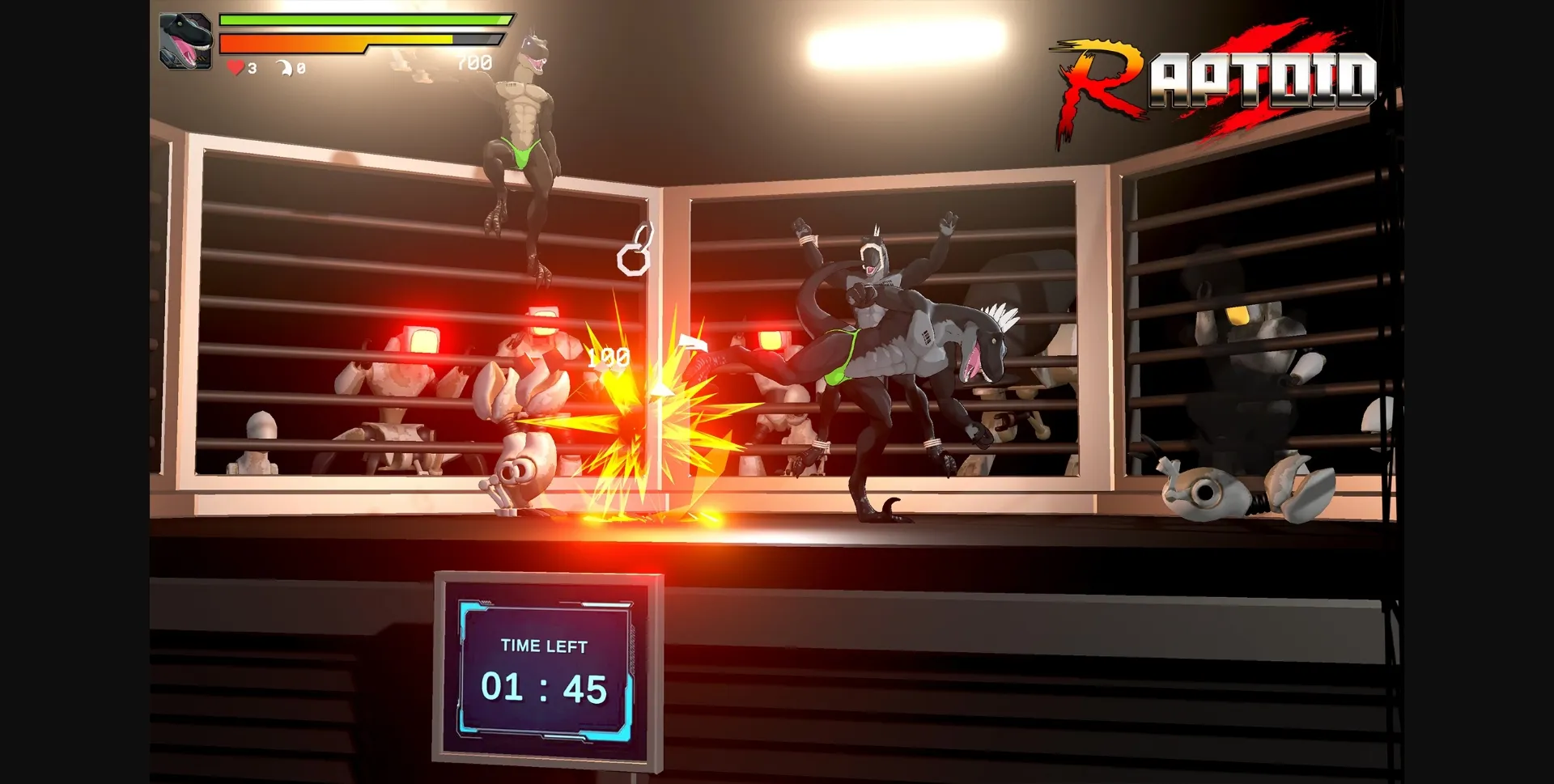Select the red heart lives icon
The image size is (1554, 784).
[235, 69]
